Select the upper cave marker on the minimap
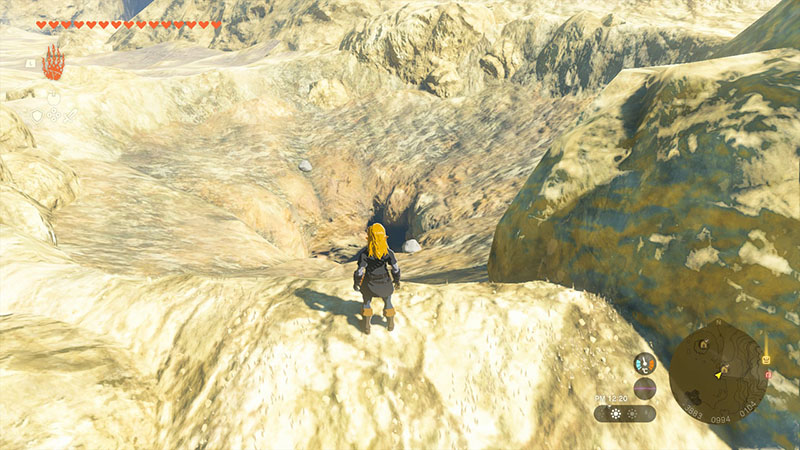Image resolution: width=800 pixels, height=450 pixels. (703, 345)
